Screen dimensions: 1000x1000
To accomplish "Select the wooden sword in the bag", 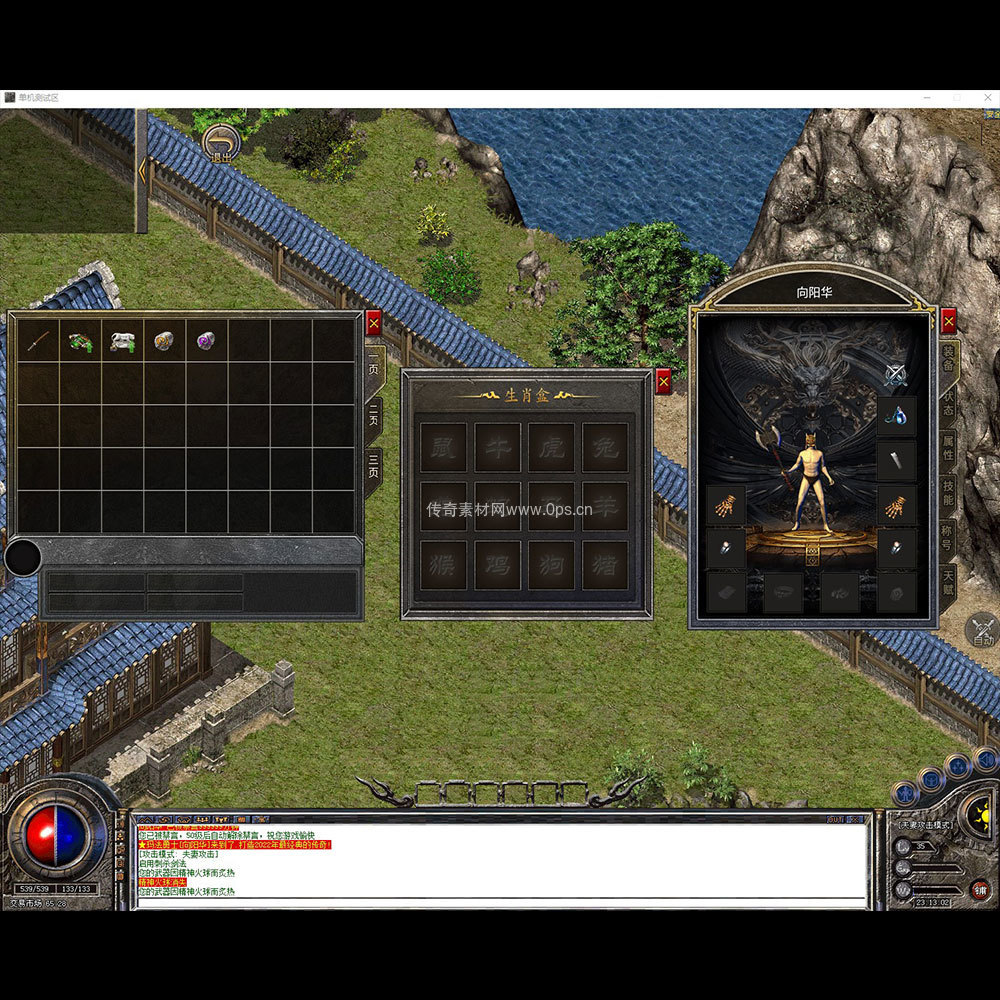I will coord(38,341).
